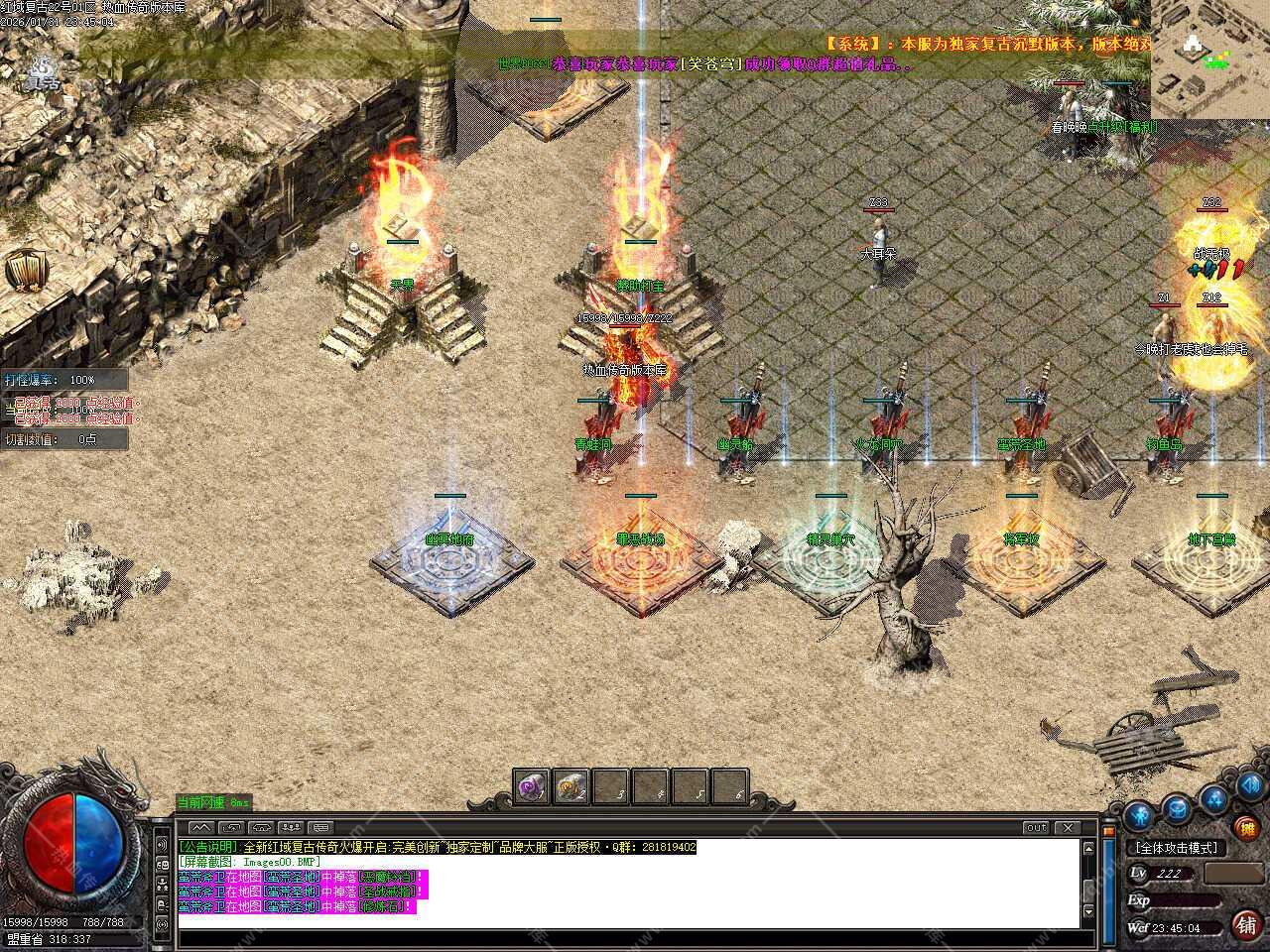Open the character figure round button

(1141, 815)
